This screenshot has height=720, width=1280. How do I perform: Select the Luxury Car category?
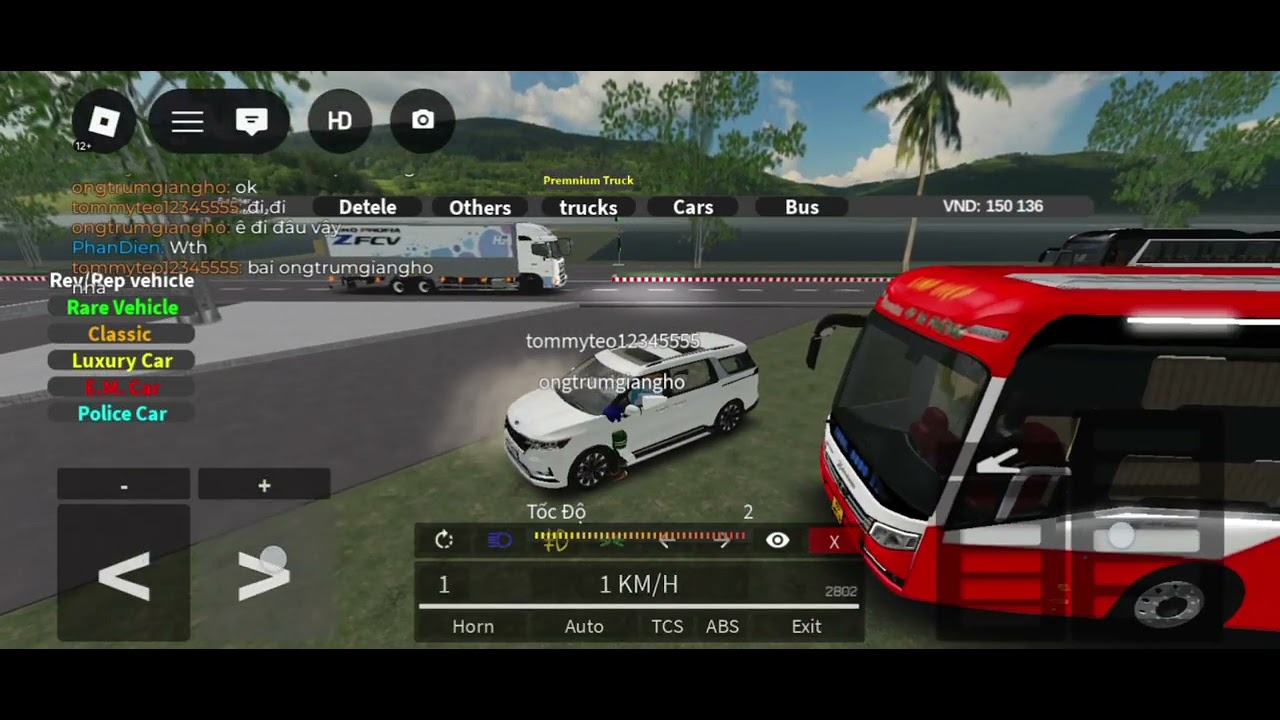(122, 361)
